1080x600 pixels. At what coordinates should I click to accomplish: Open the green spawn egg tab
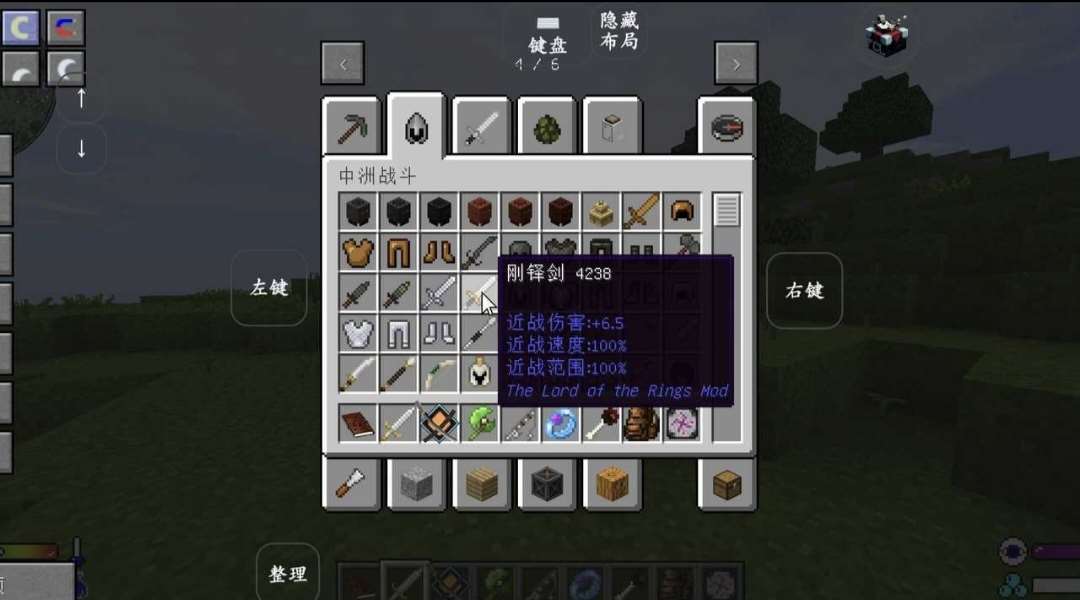tap(547, 127)
